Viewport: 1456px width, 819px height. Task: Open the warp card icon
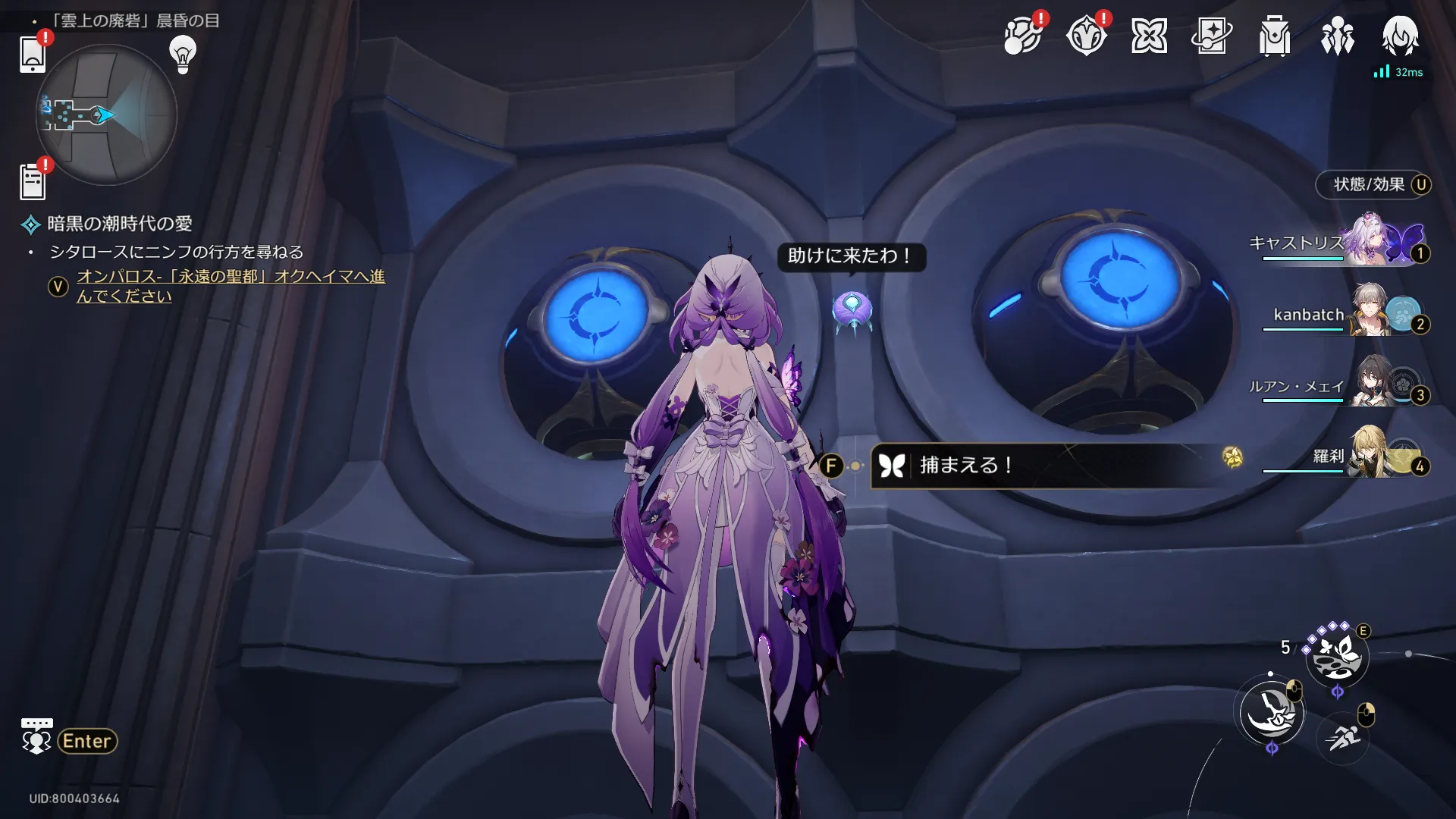pyautogui.click(x=1211, y=36)
